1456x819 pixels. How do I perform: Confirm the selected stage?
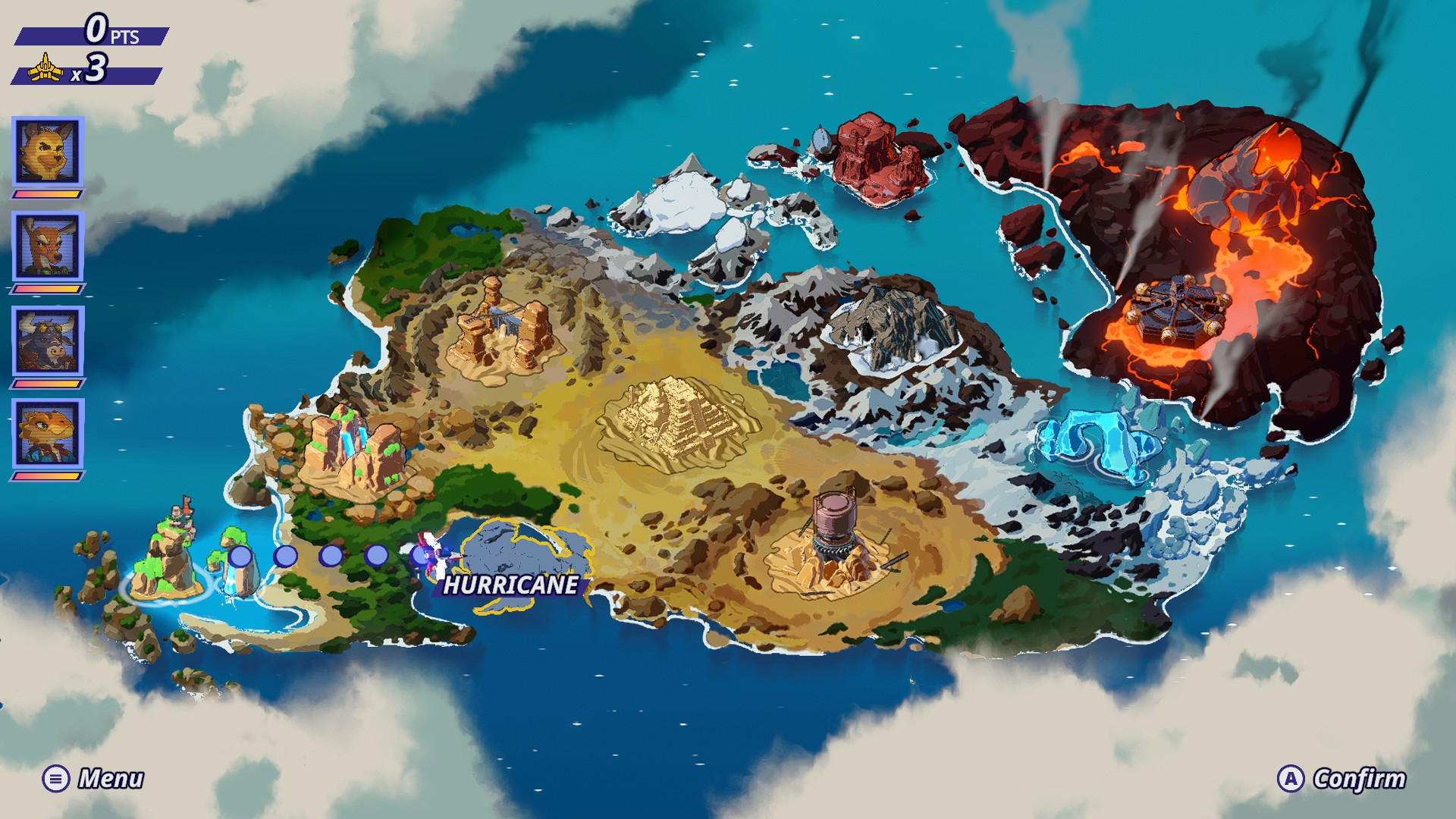pos(1342,779)
